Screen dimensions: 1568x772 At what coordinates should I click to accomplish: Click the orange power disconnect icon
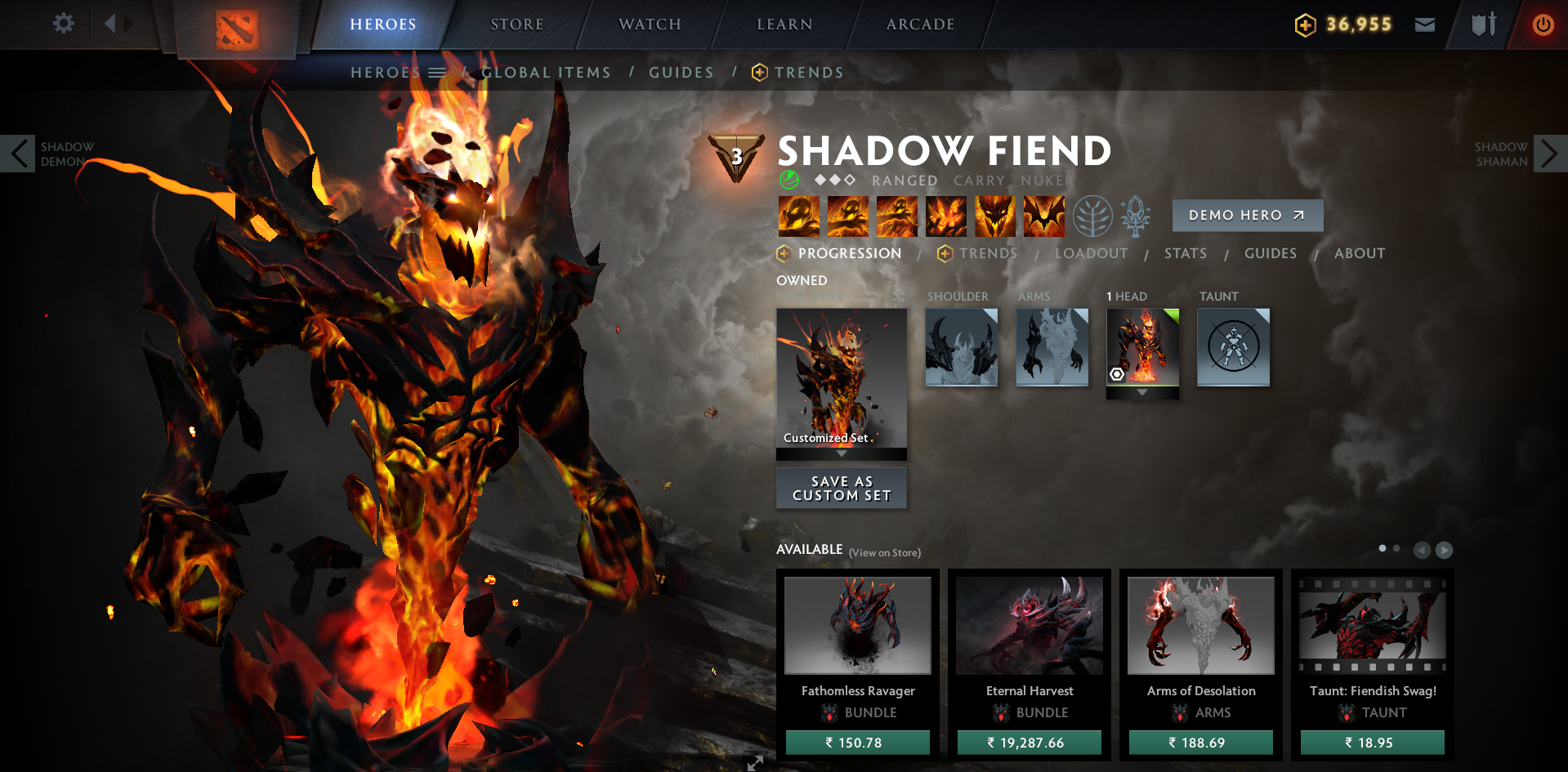tap(1543, 24)
